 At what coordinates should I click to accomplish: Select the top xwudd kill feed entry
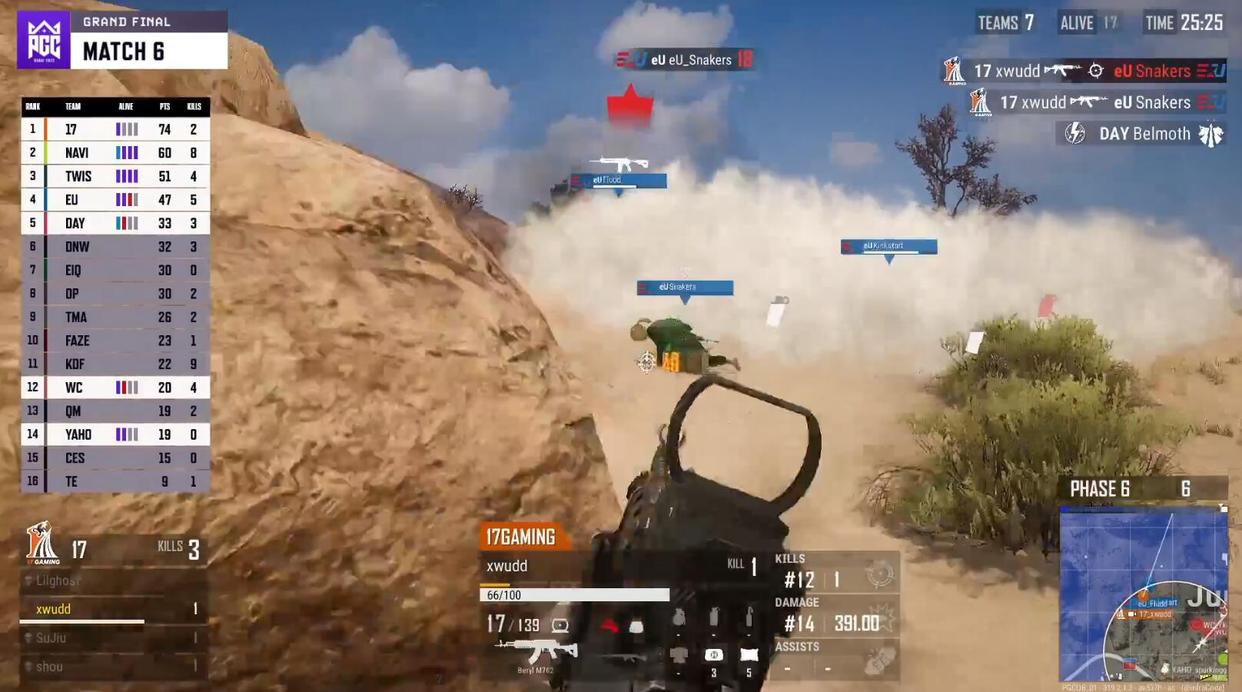1084,71
